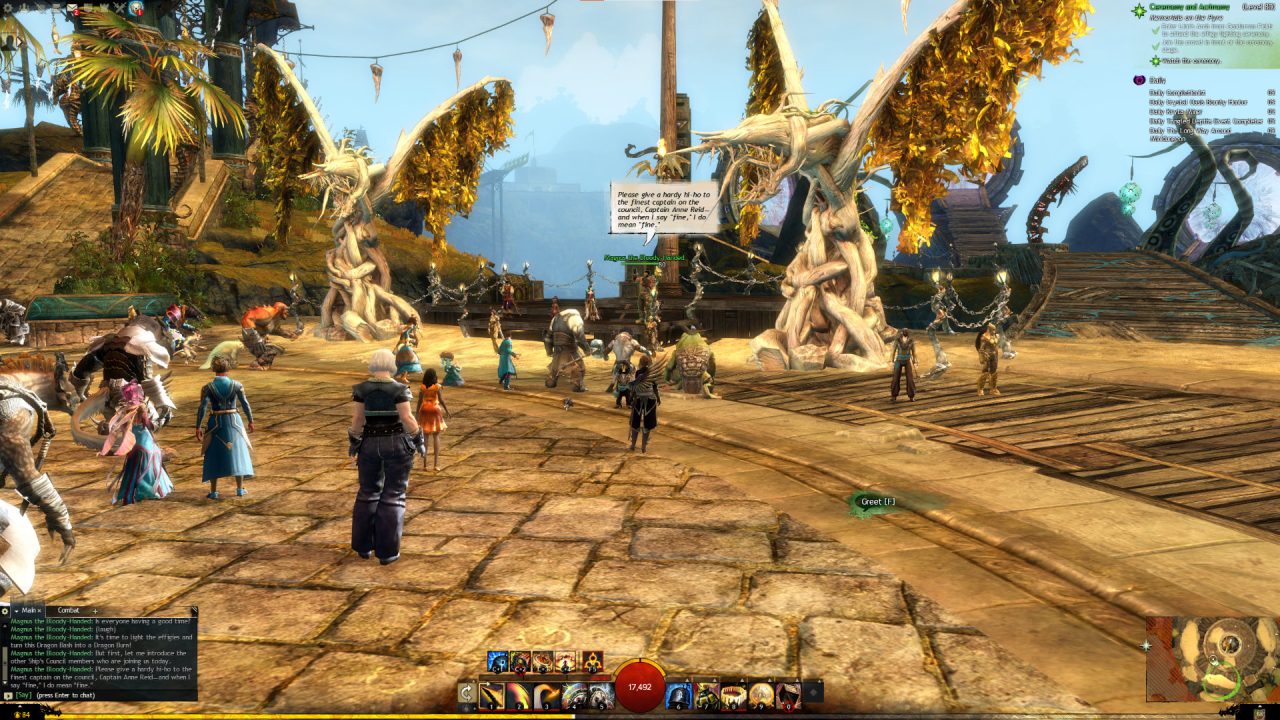Activate the blue helmet healing skill
Image resolution: width=1280 pixels, height=720 pixels.
(x=680, y=695)
